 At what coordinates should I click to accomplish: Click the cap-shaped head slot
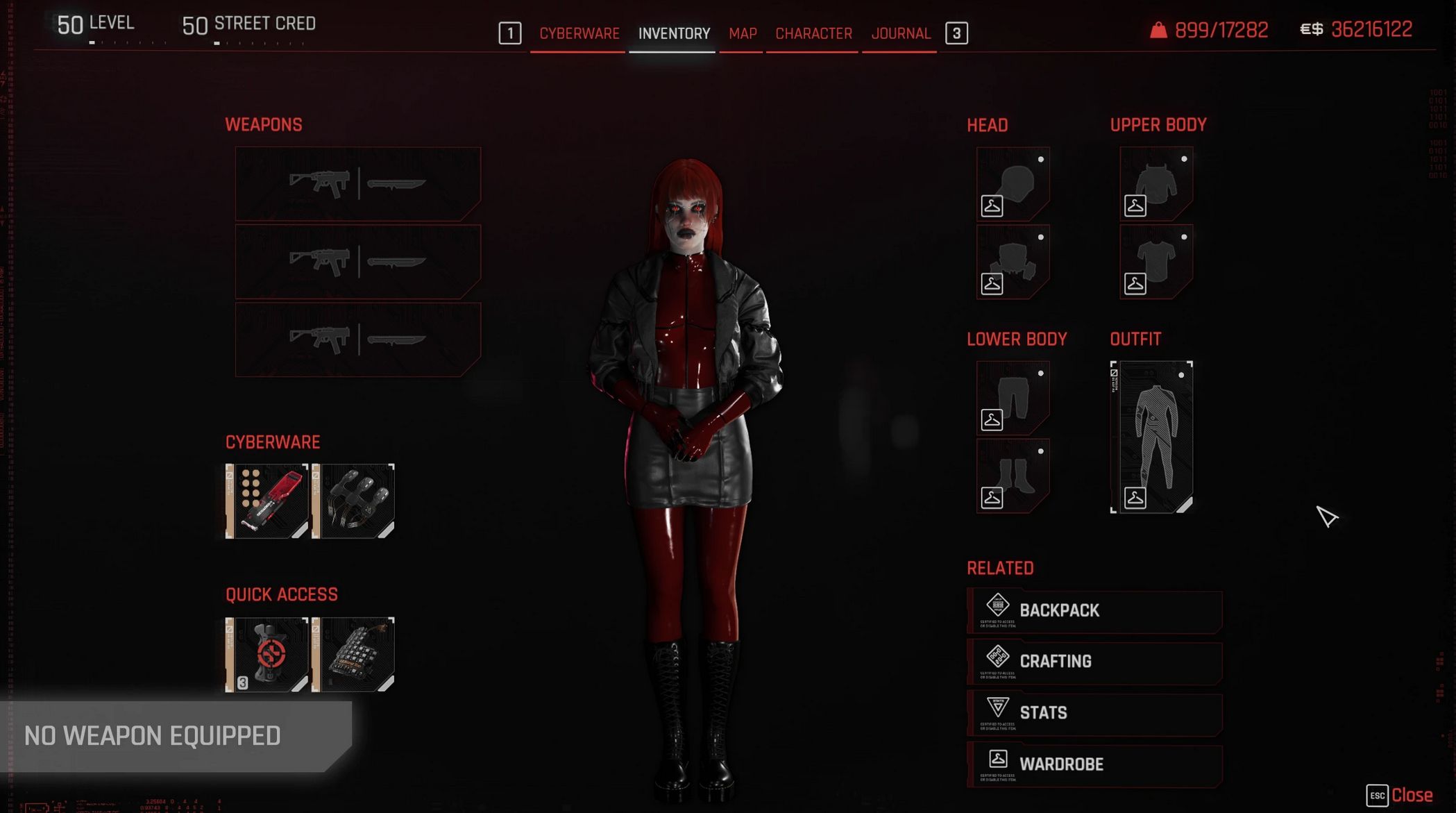coord(1013,183)
